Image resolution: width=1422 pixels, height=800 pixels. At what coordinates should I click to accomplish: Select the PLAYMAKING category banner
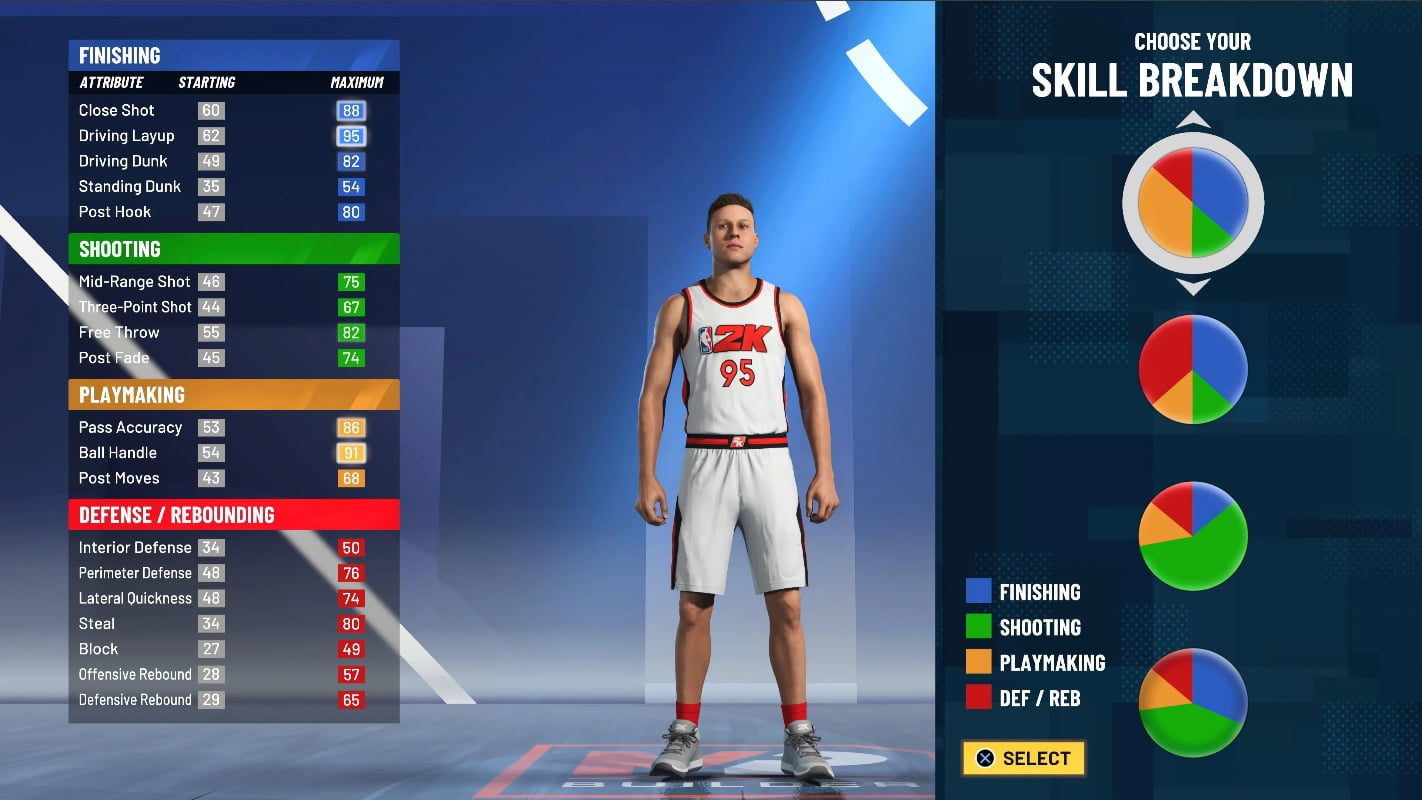233,395
